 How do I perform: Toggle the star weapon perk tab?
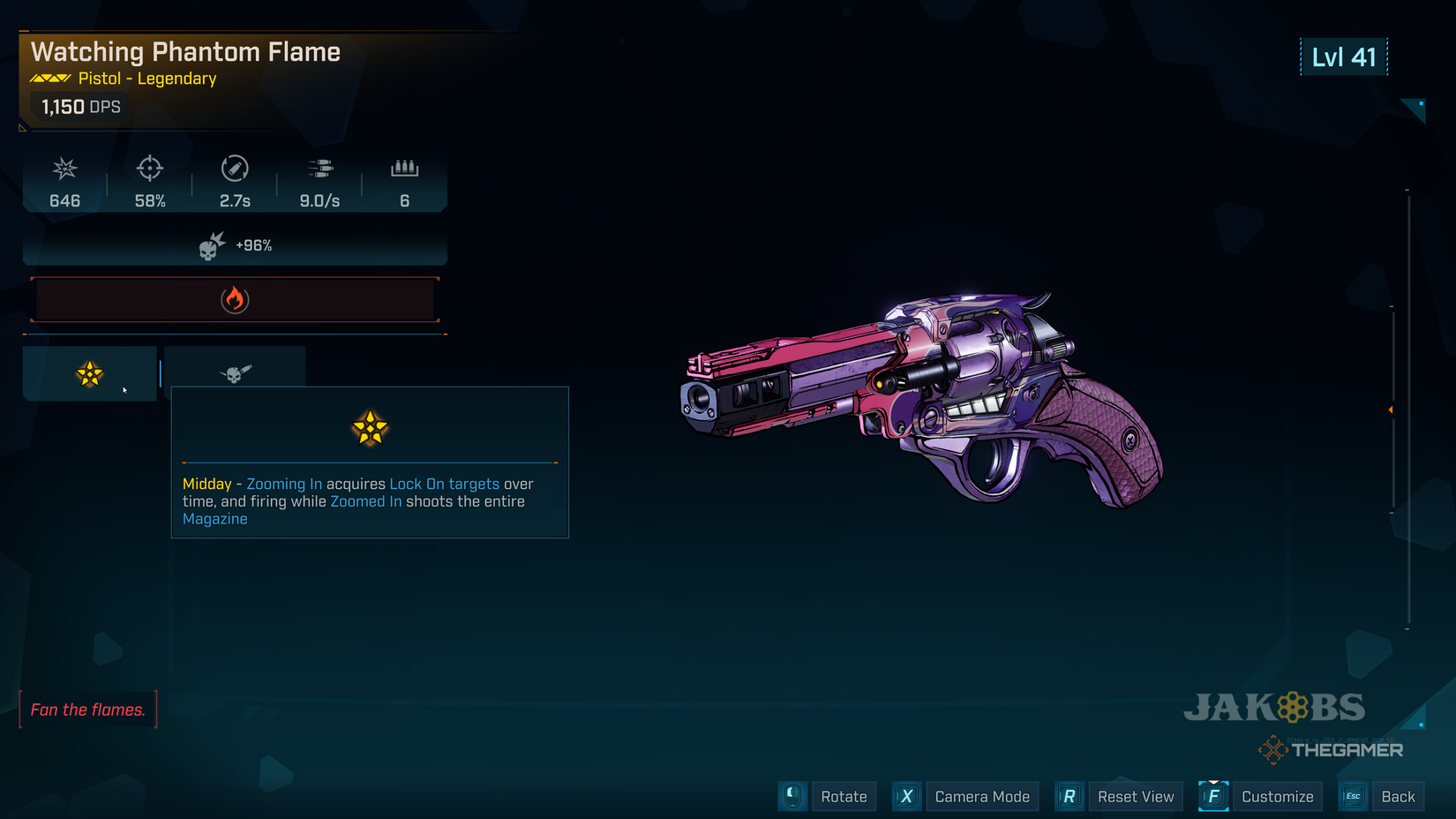(x=88, y=372)
